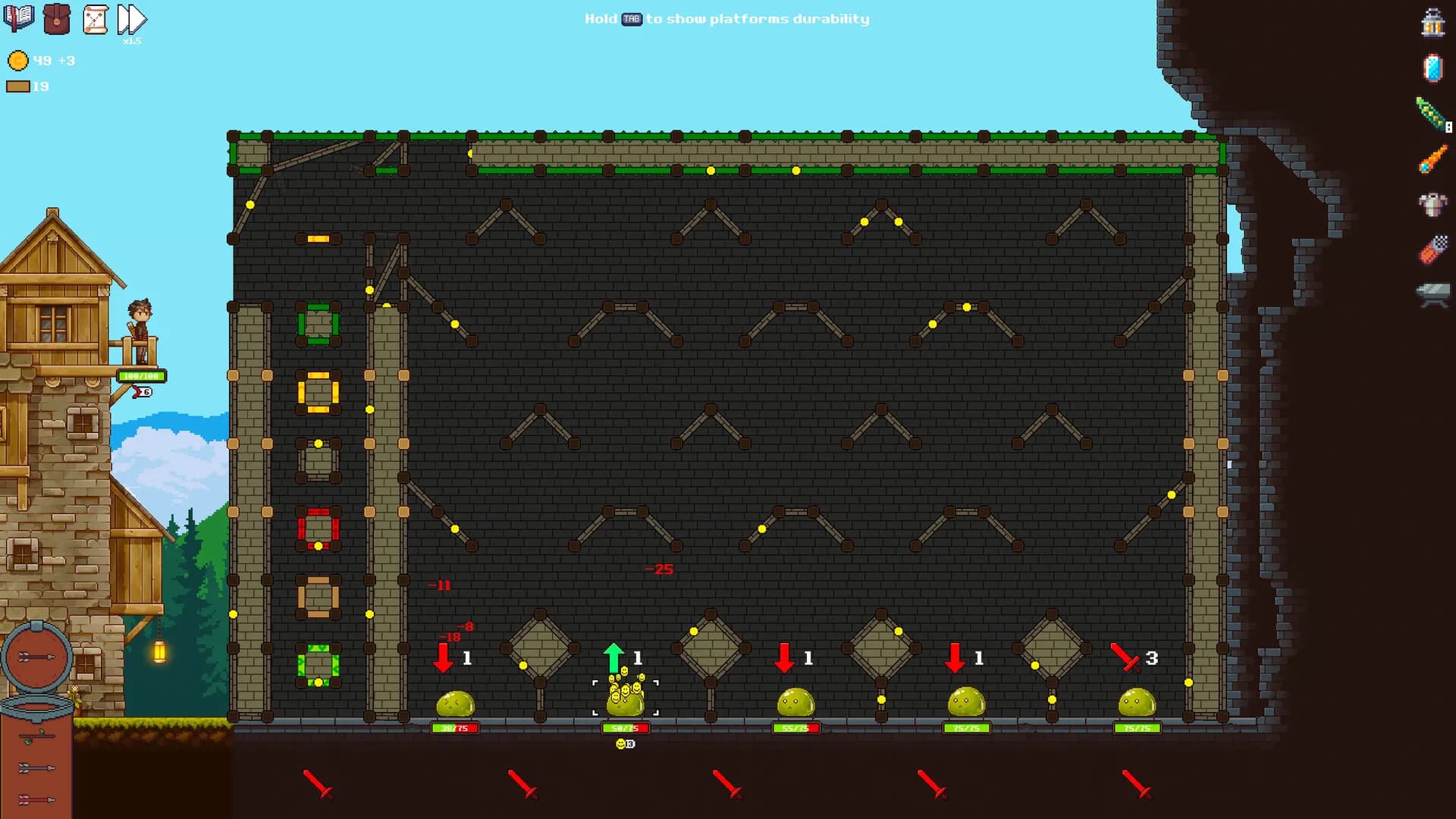This screenshot has height=819, width=1456.
Task: Click the coin counter showing 49
Action: click(30, 59)
